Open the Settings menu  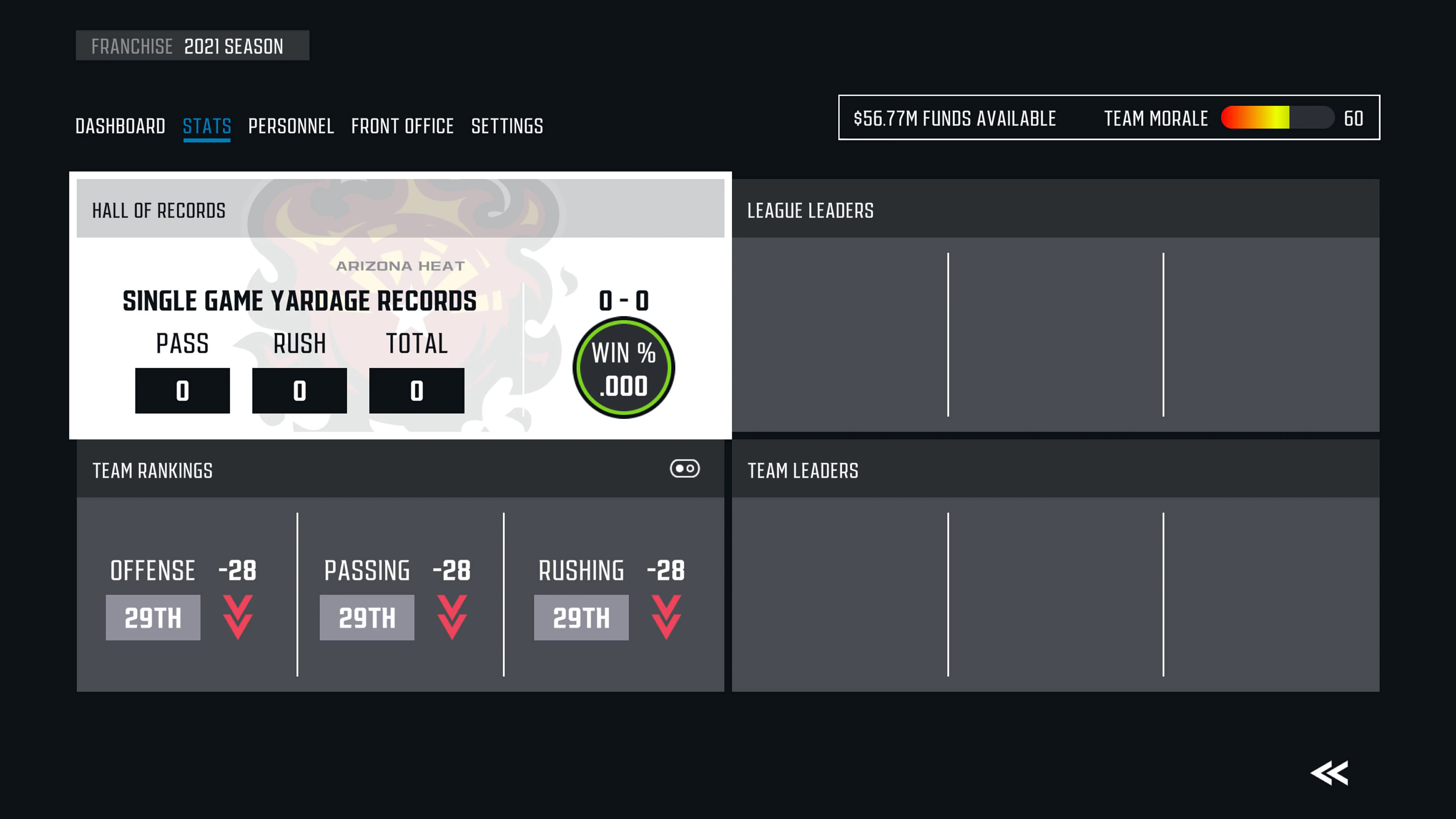[507, 126]
